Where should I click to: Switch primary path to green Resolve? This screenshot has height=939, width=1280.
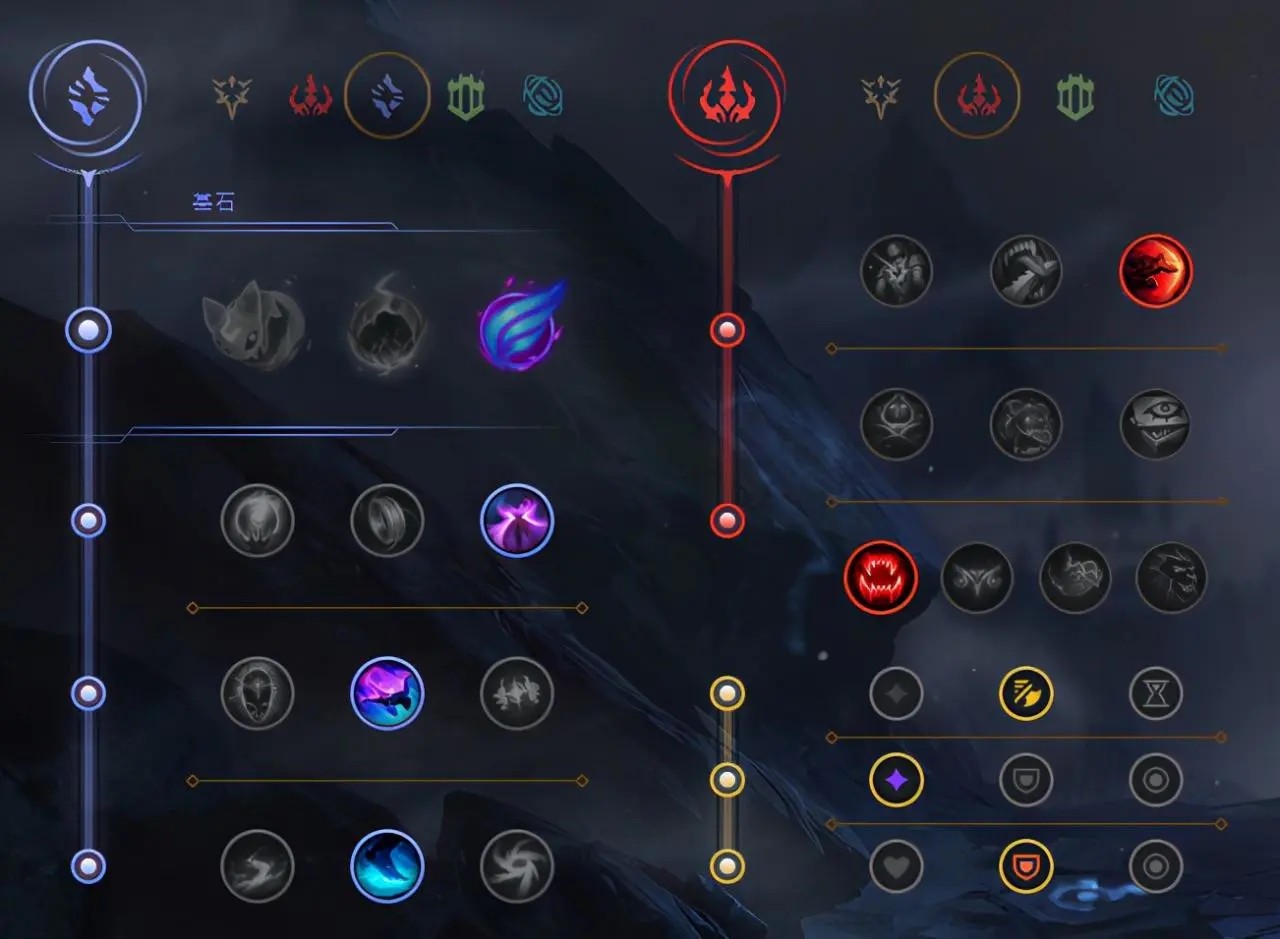click(465, 97)
